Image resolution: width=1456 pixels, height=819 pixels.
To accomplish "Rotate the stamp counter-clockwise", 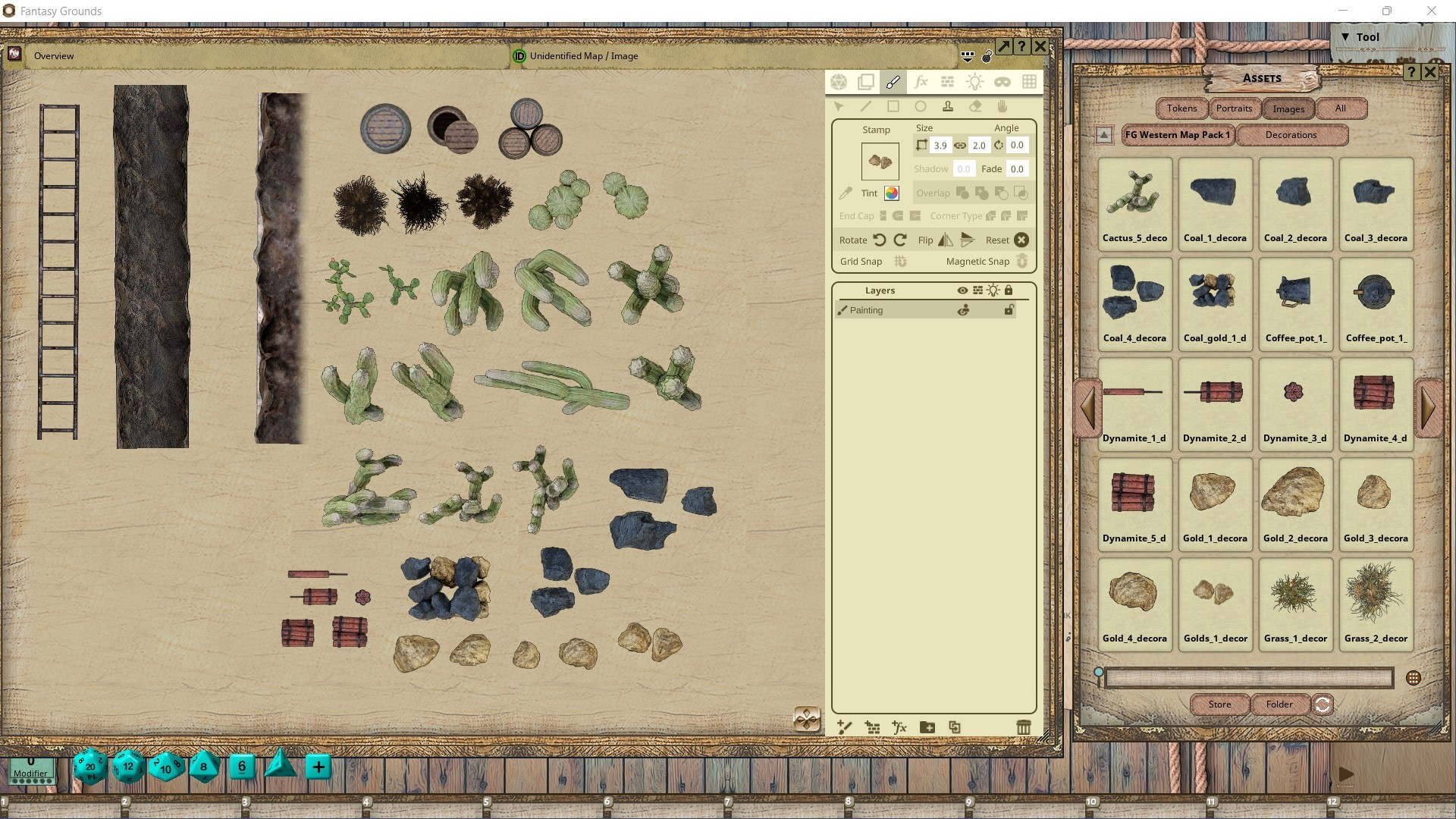I will [x=880, y=240].
